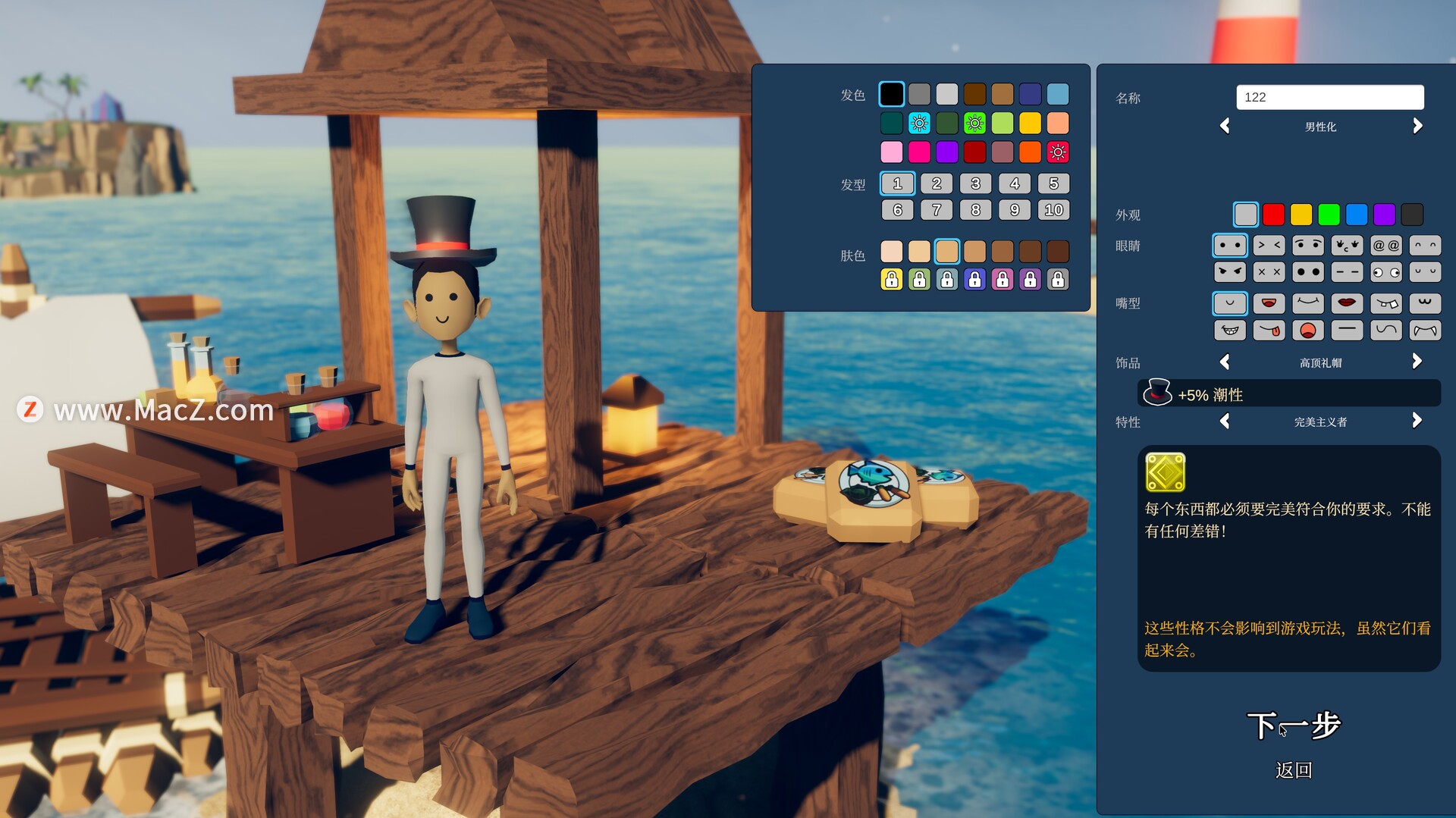Viewport: 1456px width, 818px height.
Task: Select the red appearance color swatch
Action: (x=1274, y=215)
